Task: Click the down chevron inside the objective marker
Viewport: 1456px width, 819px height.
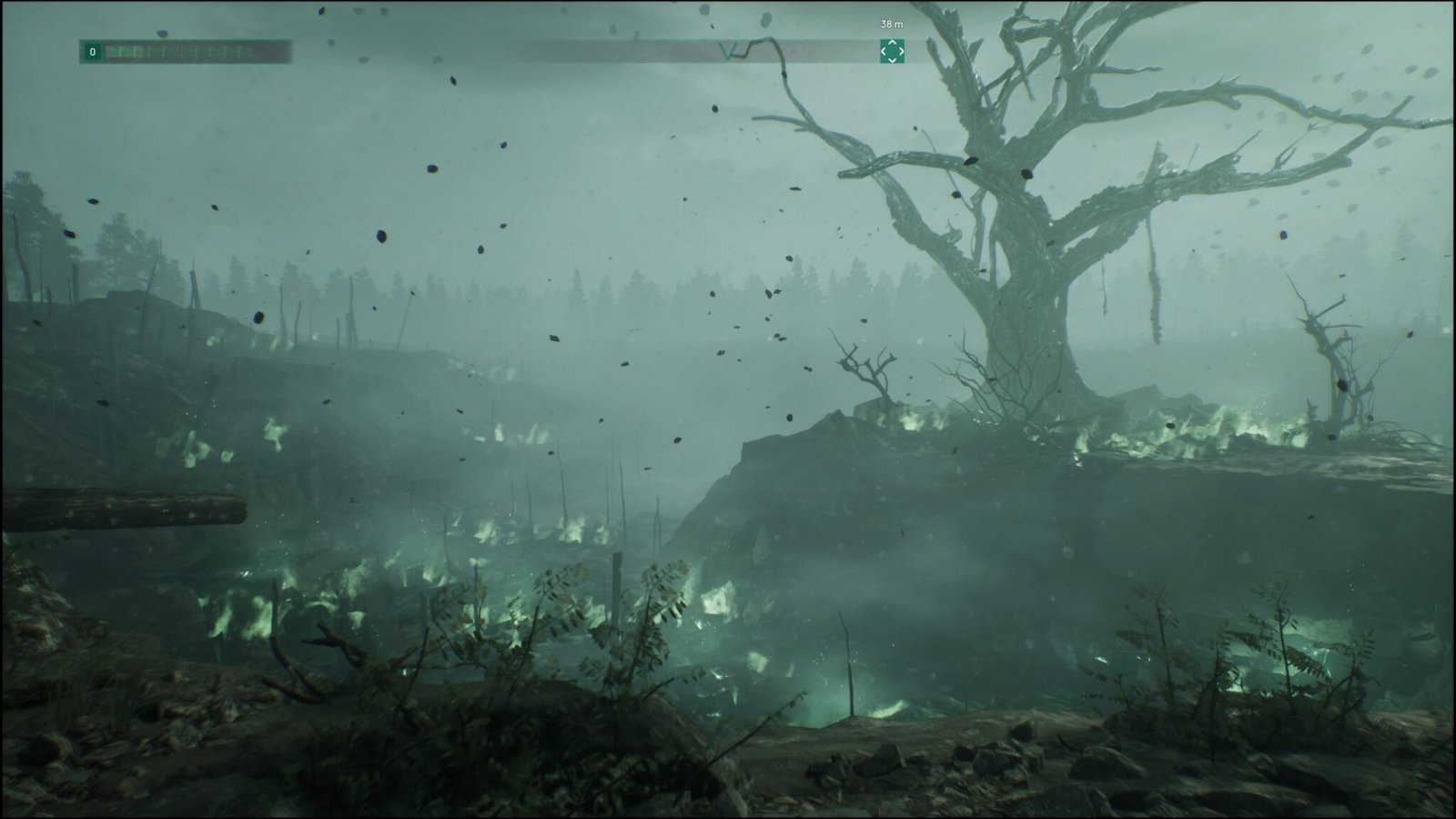Action: point(892,59)
